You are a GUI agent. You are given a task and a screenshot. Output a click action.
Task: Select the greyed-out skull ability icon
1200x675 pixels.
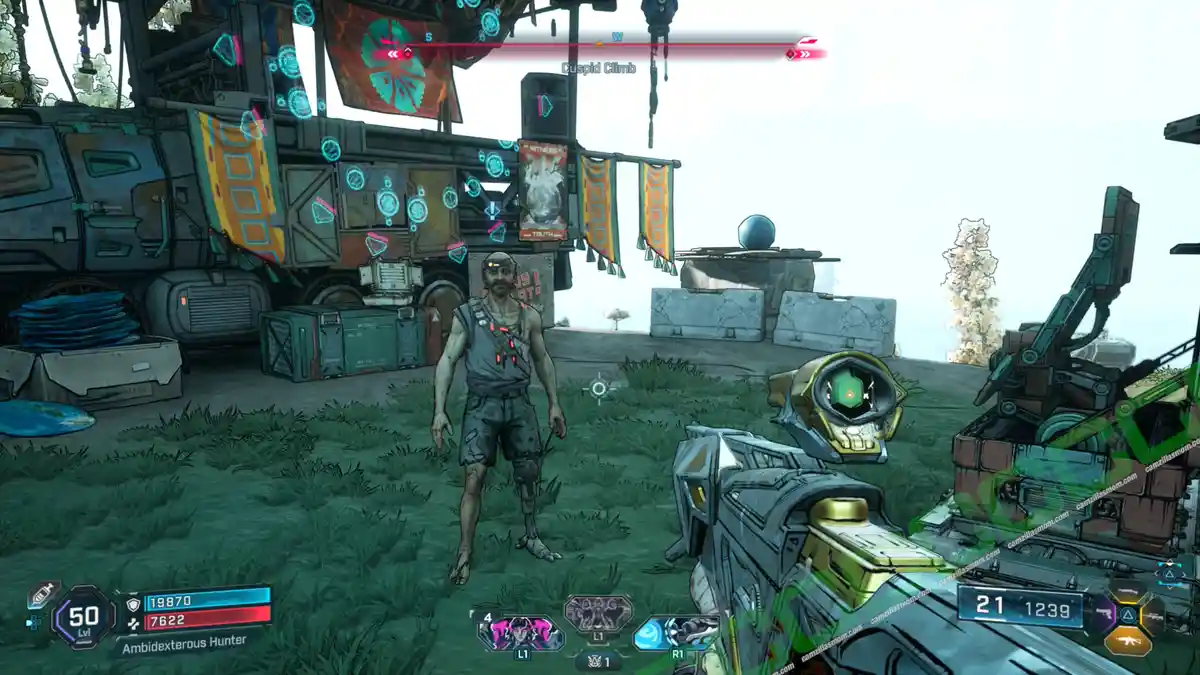598,612
